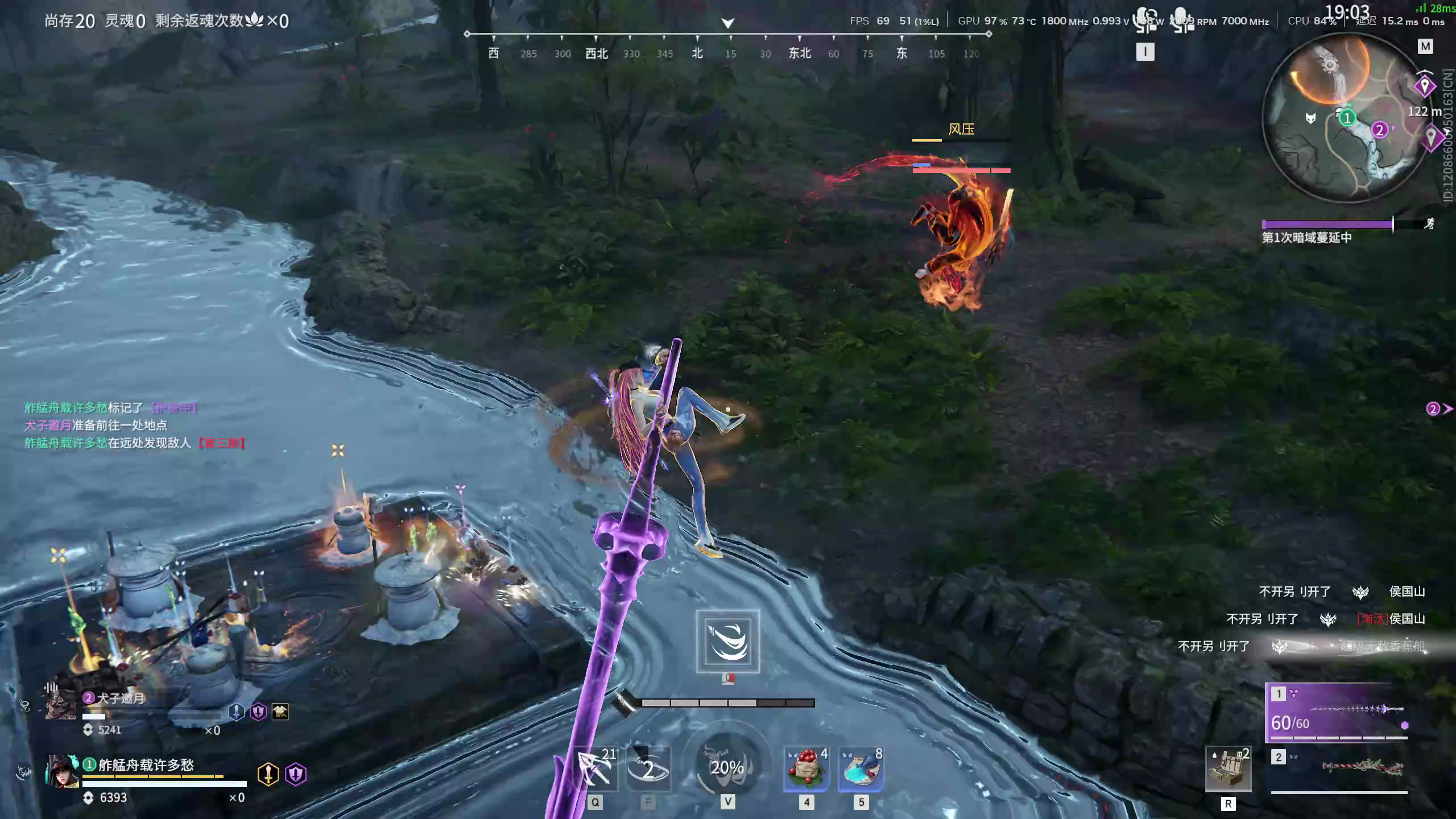Click the white swirl skill icon

point(727,641)
